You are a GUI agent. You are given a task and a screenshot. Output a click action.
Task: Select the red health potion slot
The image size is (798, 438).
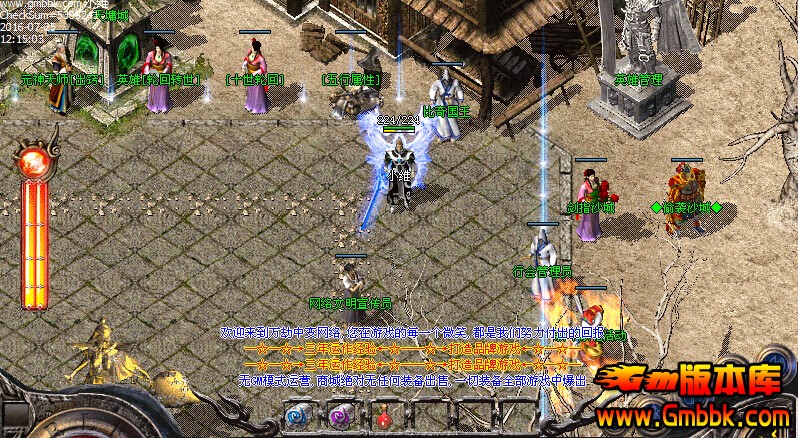[382, 418]
